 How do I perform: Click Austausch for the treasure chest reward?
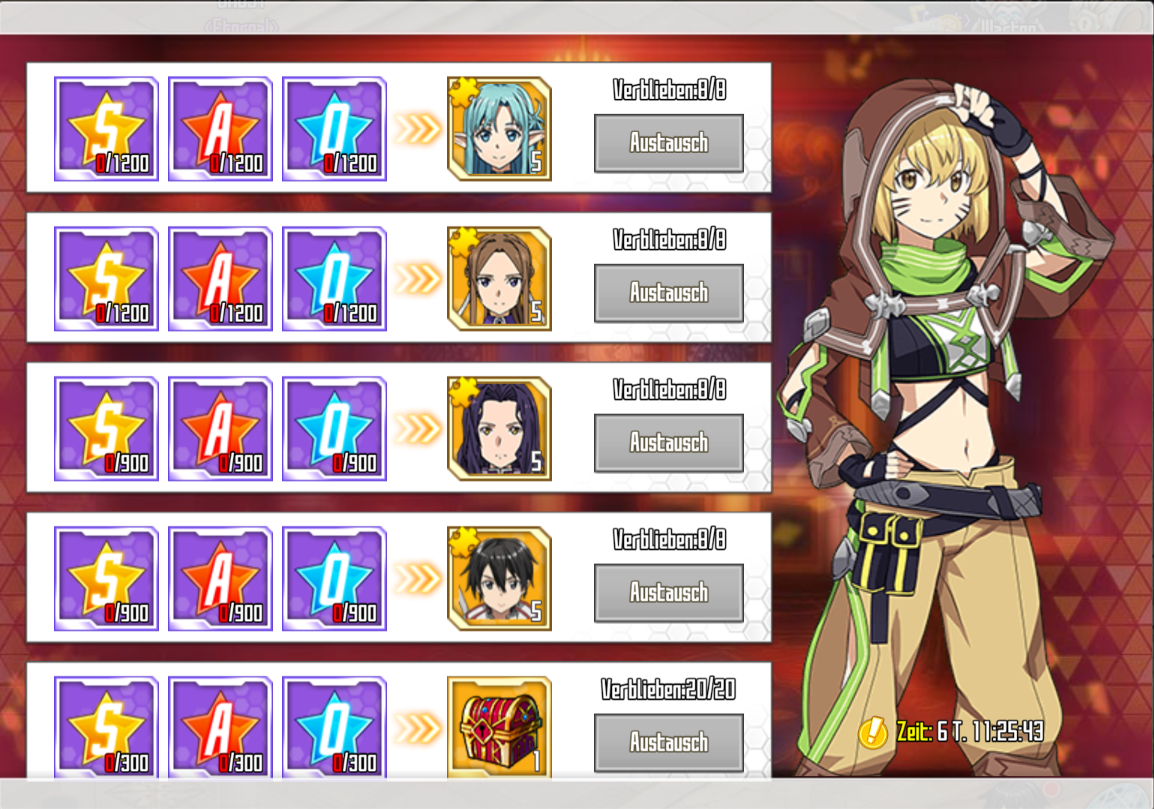(668, 742)
